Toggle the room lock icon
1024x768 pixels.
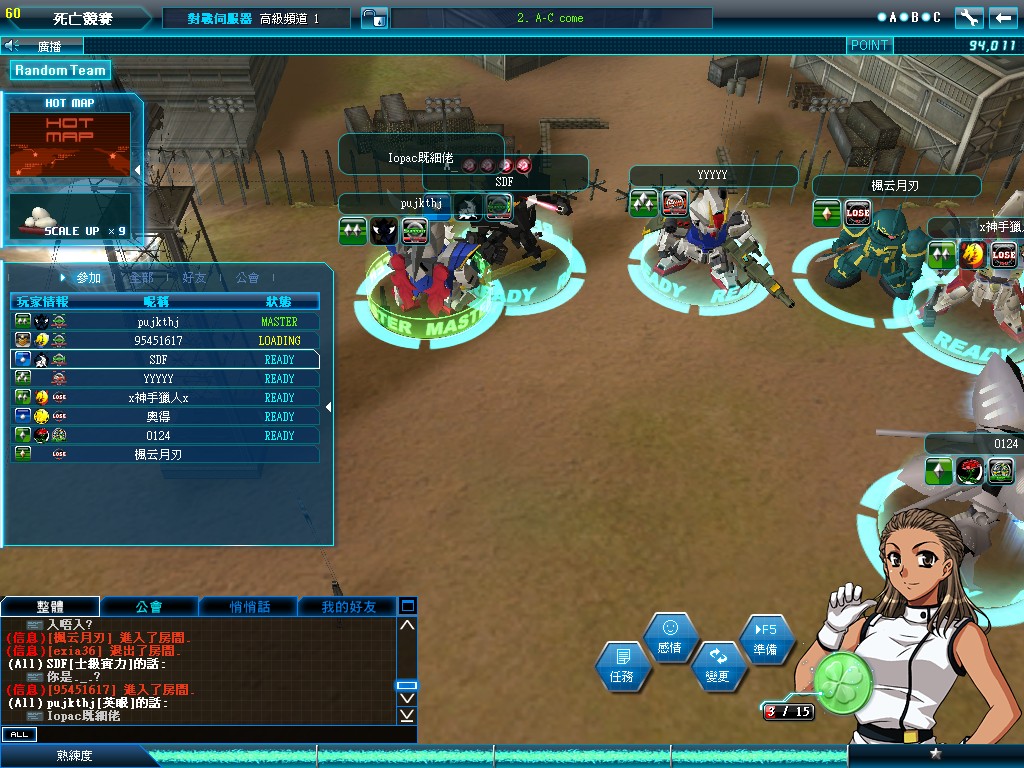tap(372, 18)
